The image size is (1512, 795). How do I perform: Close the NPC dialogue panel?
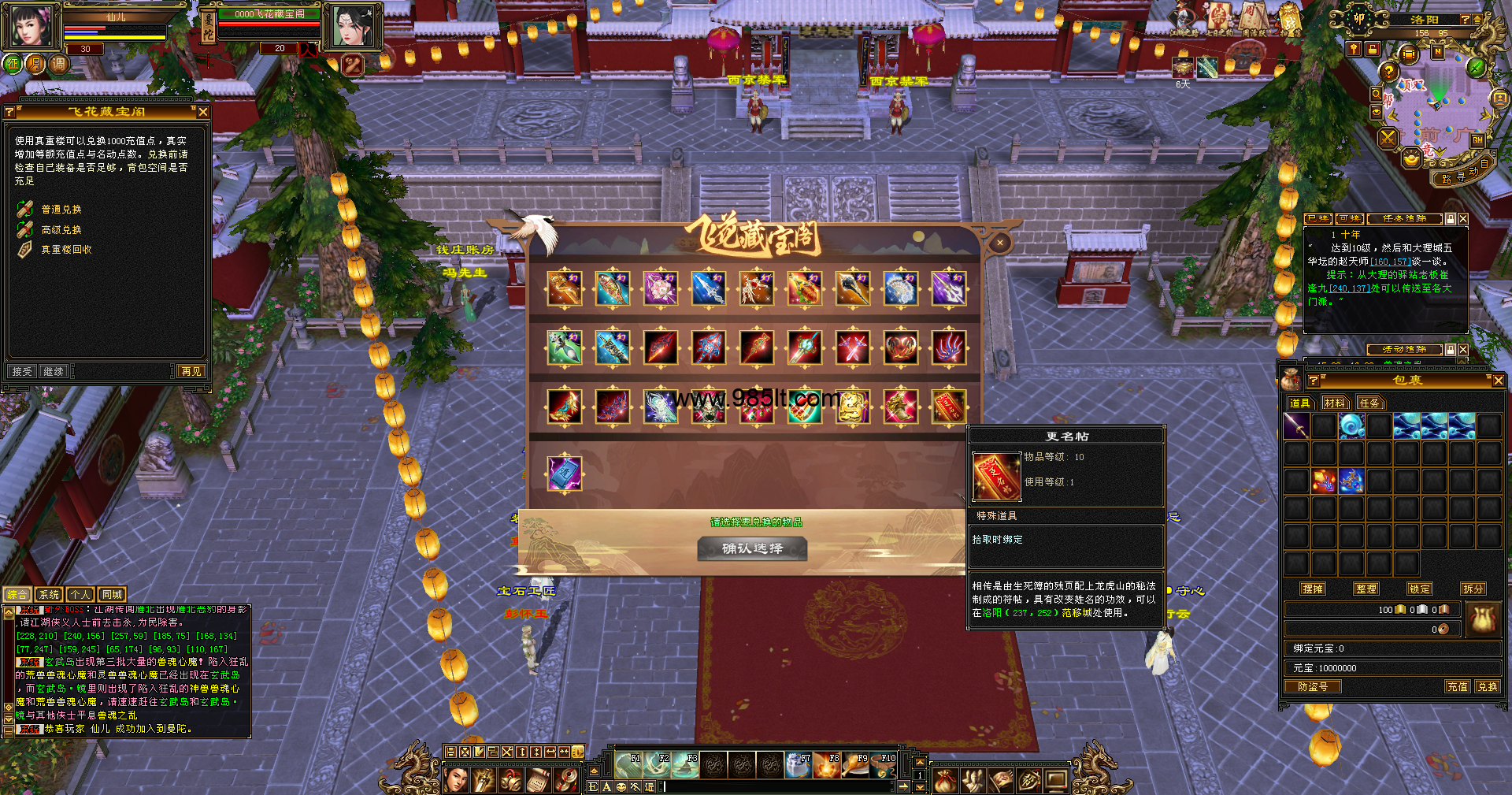[x=203, y=113]
